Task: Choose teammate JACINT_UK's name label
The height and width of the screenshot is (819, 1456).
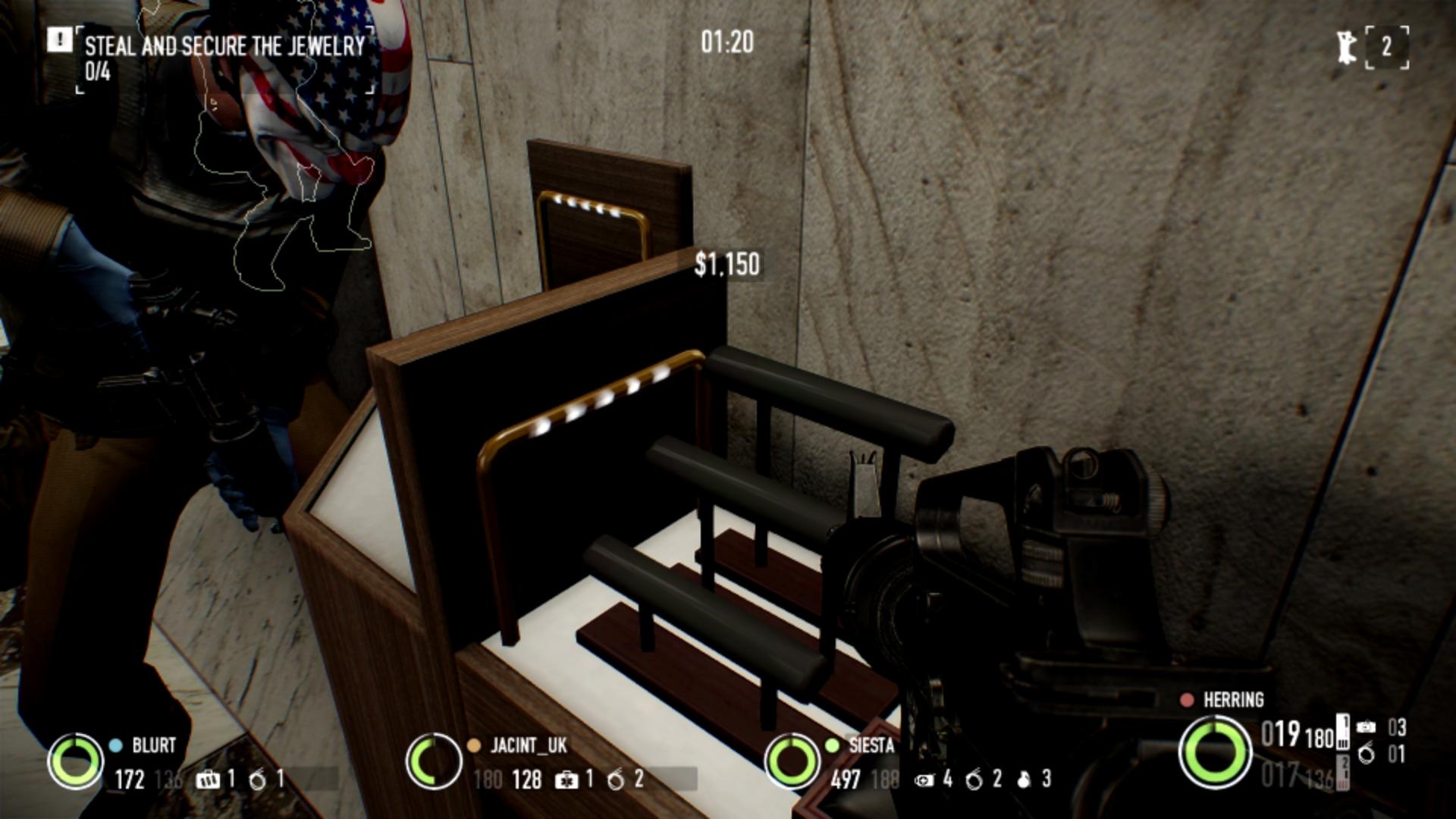Action: coord(529,746)
